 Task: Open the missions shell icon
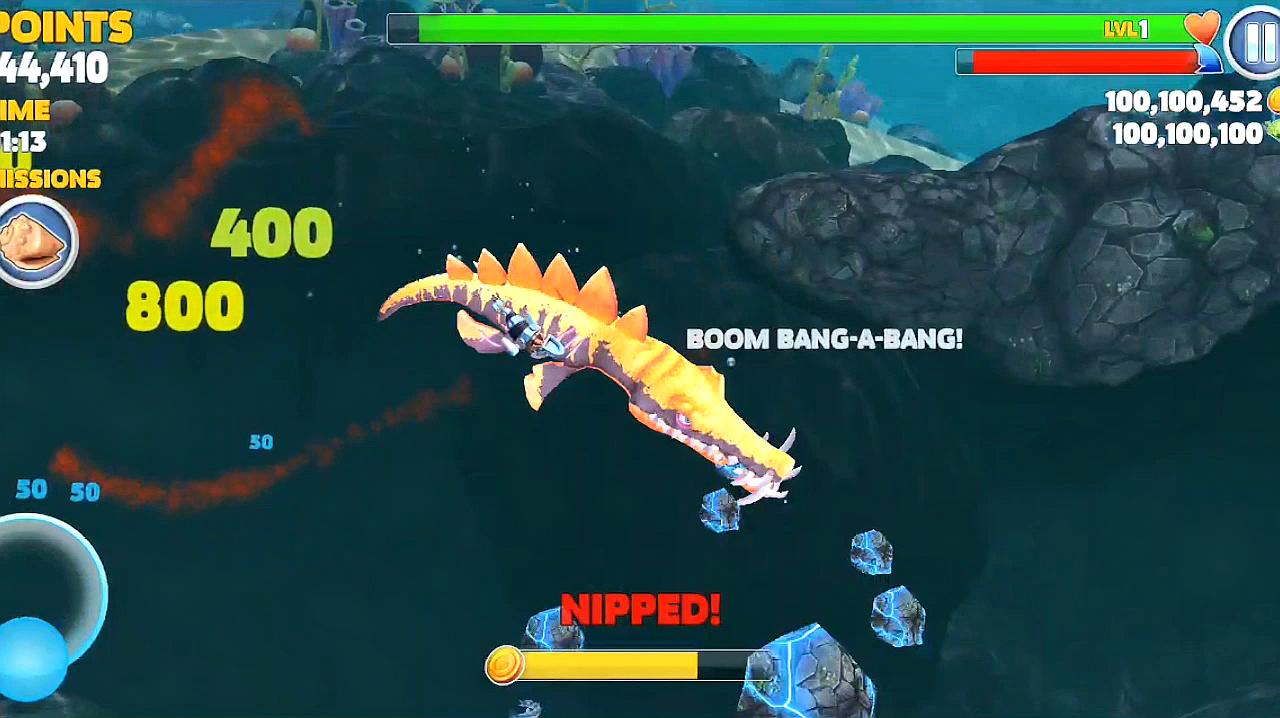pyautogui.click(x=35, y=241)
